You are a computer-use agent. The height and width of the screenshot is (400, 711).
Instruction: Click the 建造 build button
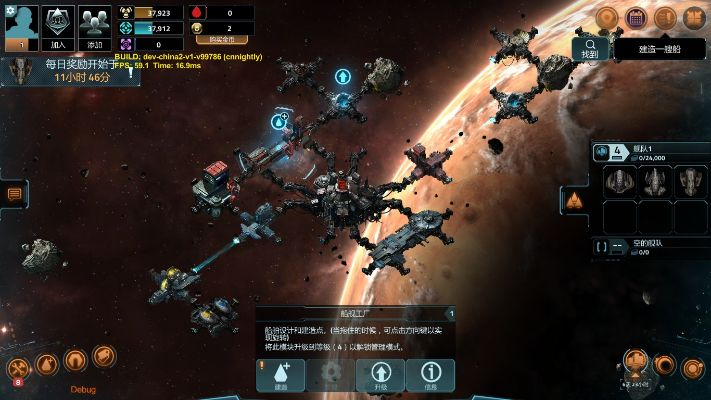coord(281,375)
